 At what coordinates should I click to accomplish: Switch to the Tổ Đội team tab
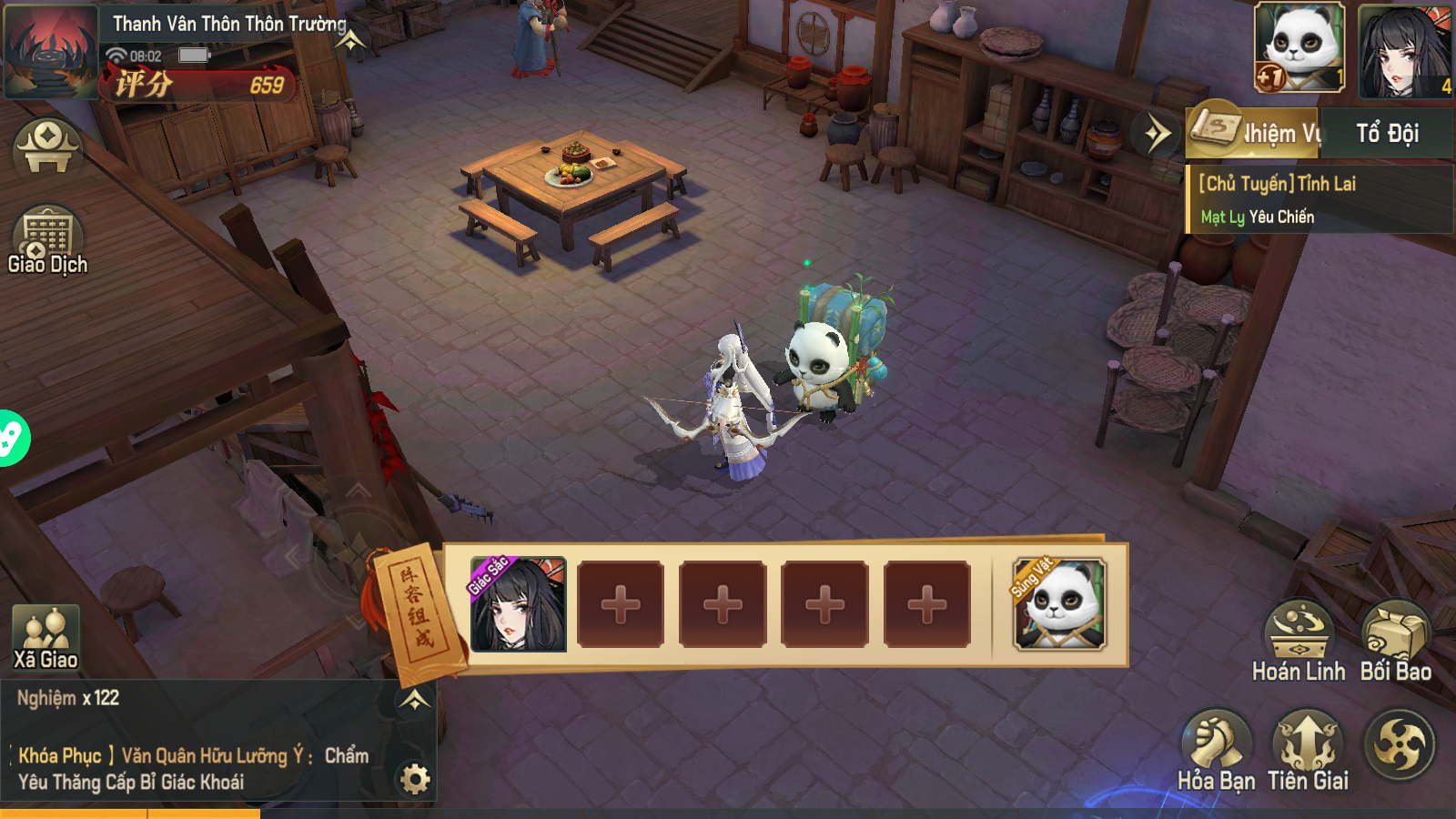(x=1387, y=134)
